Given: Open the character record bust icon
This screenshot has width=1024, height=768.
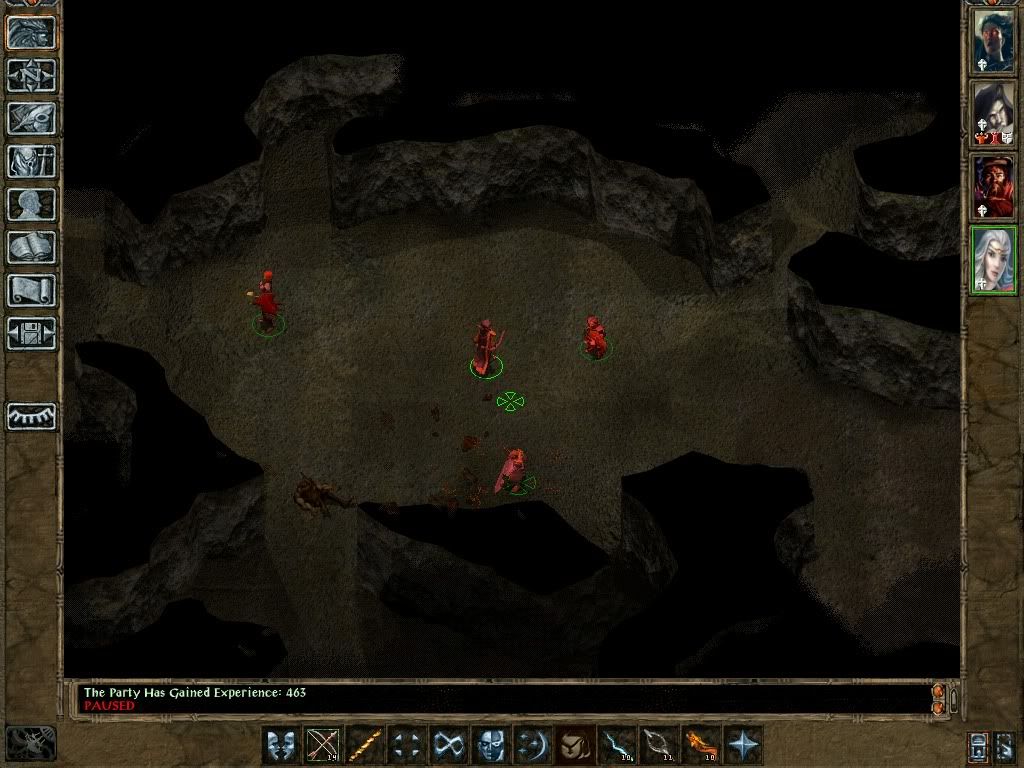Looking at the screenshot, I should [32, 204].
